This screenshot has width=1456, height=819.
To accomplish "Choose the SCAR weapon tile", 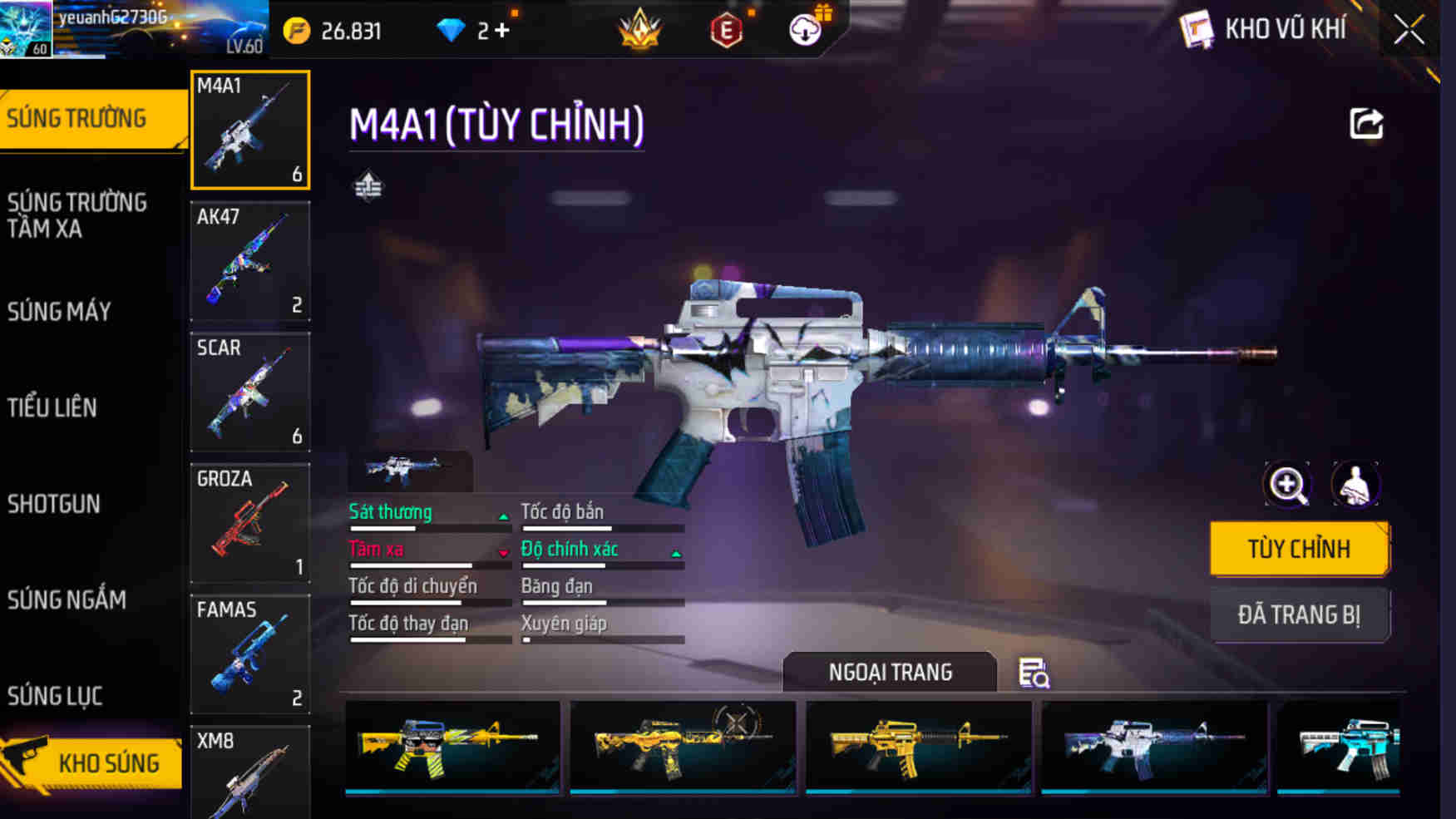I will pyautogui.click(x=250, y=392).
